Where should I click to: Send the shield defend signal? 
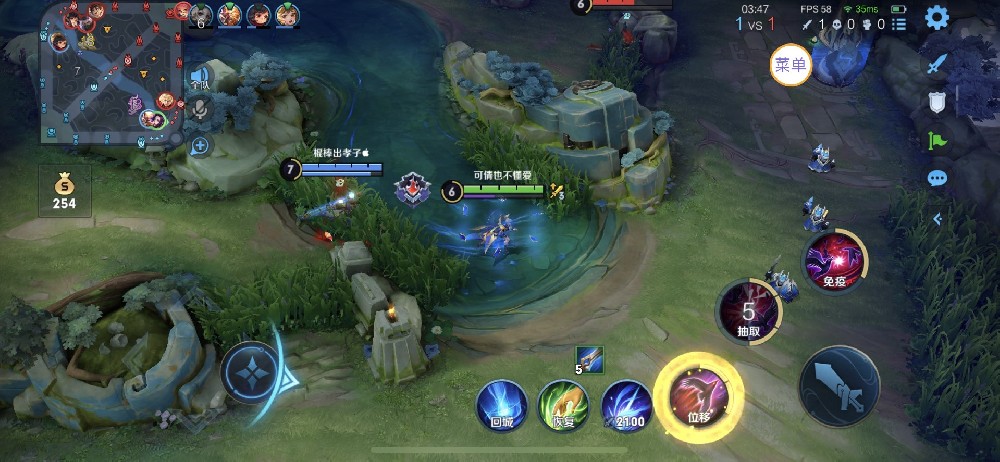click(937, 101)
